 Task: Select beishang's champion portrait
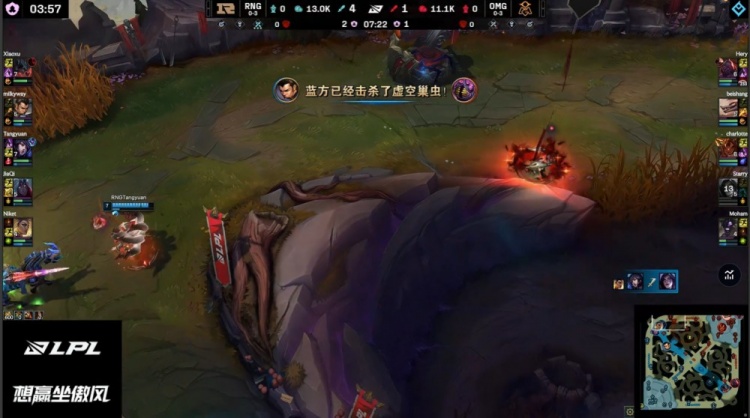click(x=727, y=108)
